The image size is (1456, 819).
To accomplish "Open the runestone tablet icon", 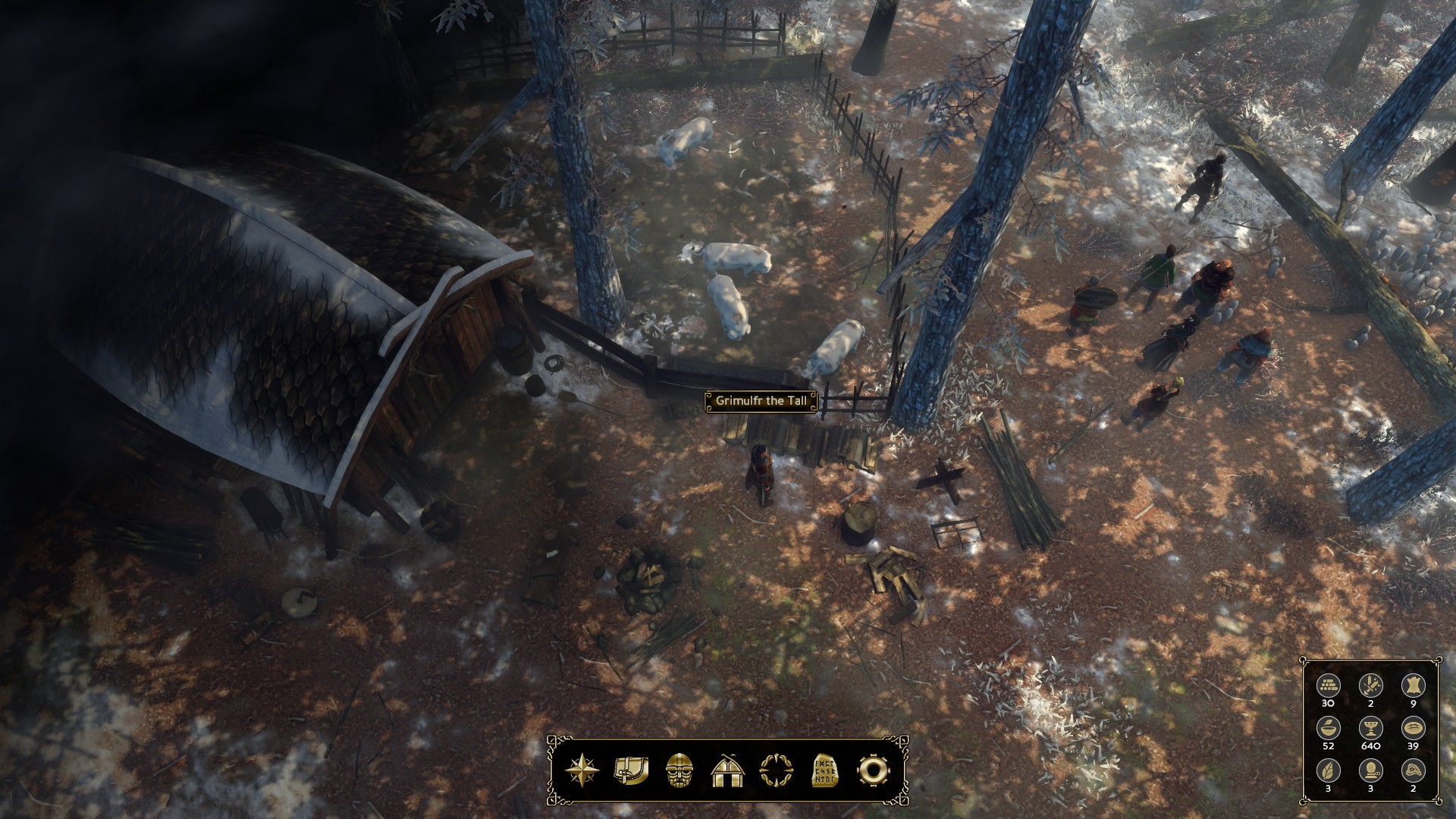I will (824, 771).
